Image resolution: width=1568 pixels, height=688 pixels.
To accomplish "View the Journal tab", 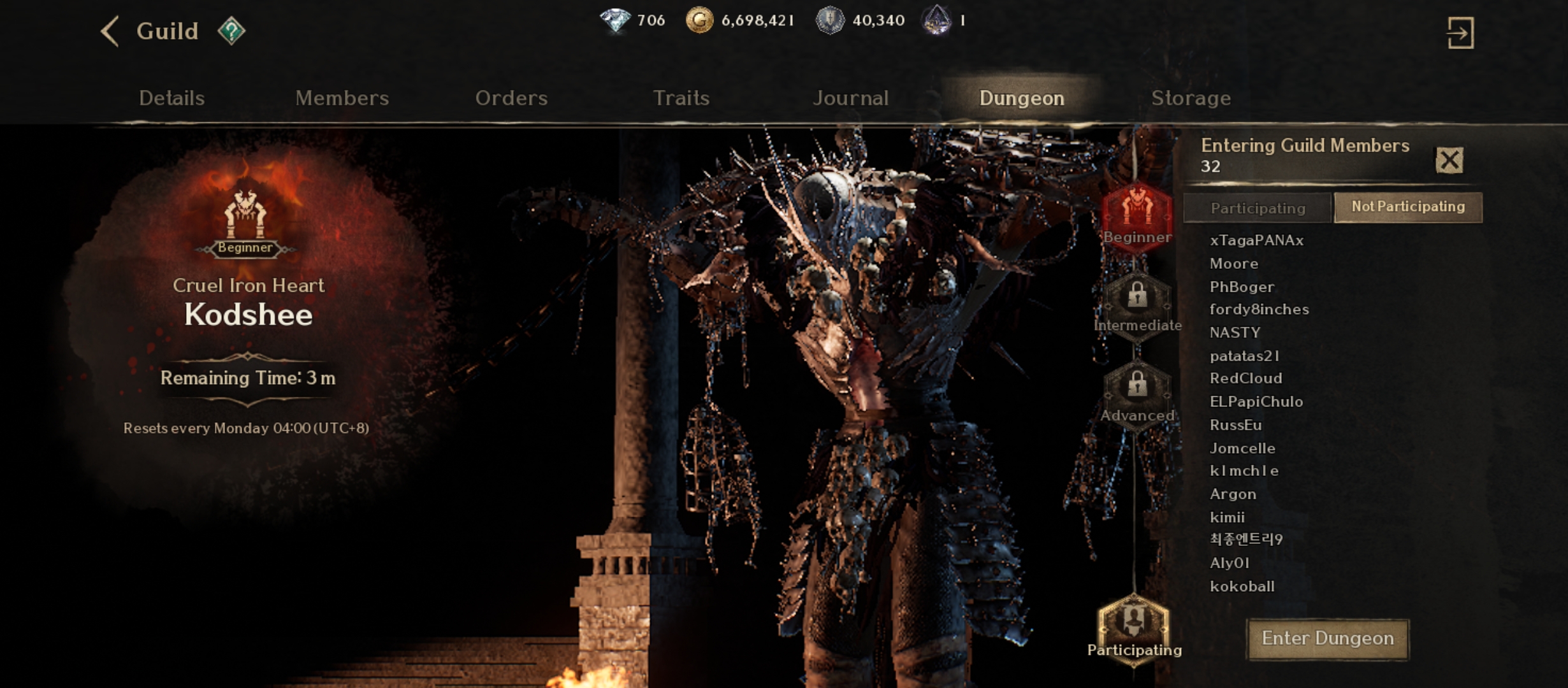I will pos(850,98).
